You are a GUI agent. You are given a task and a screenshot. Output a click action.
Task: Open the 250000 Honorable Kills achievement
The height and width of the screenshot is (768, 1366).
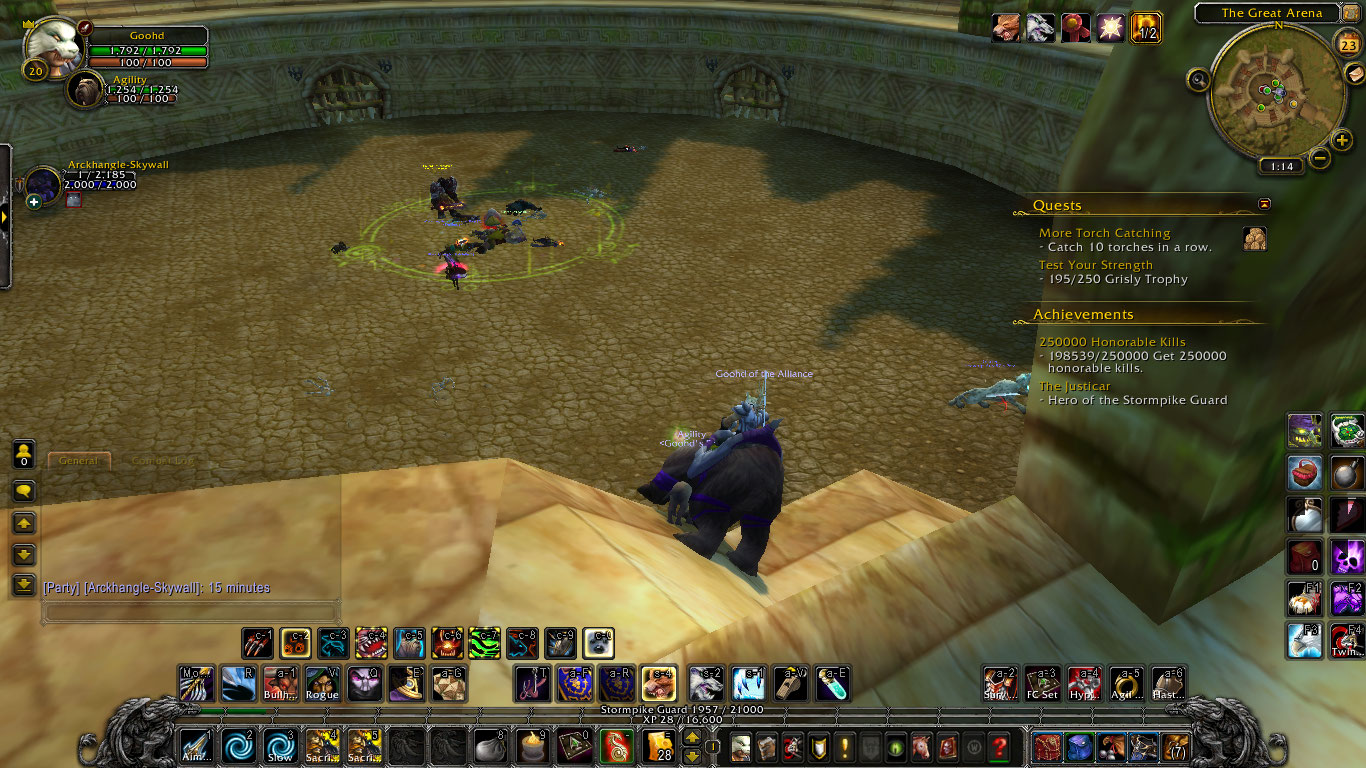[1112, 342]
